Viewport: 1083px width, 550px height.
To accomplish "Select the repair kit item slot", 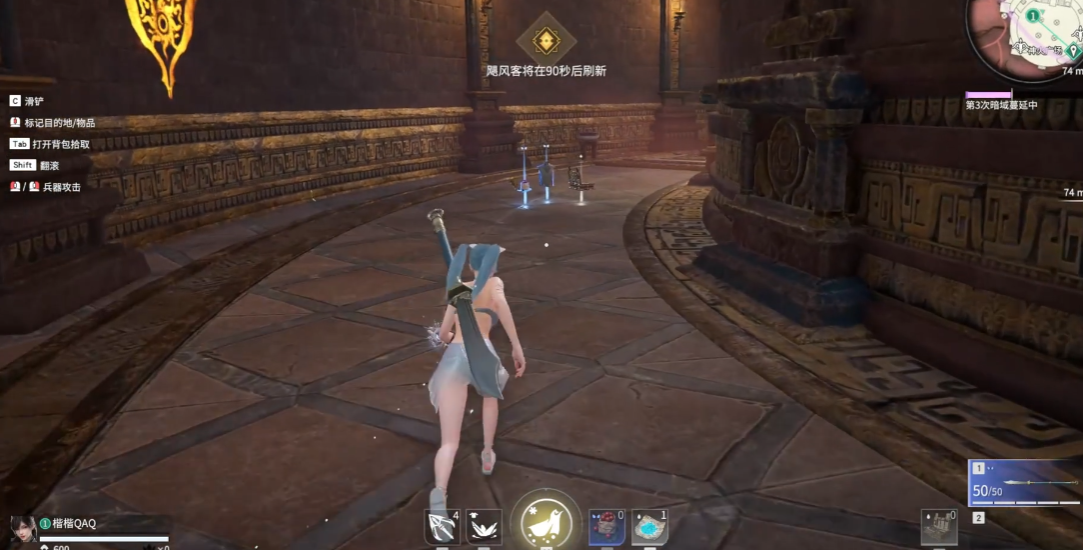I will coord(938,527).
